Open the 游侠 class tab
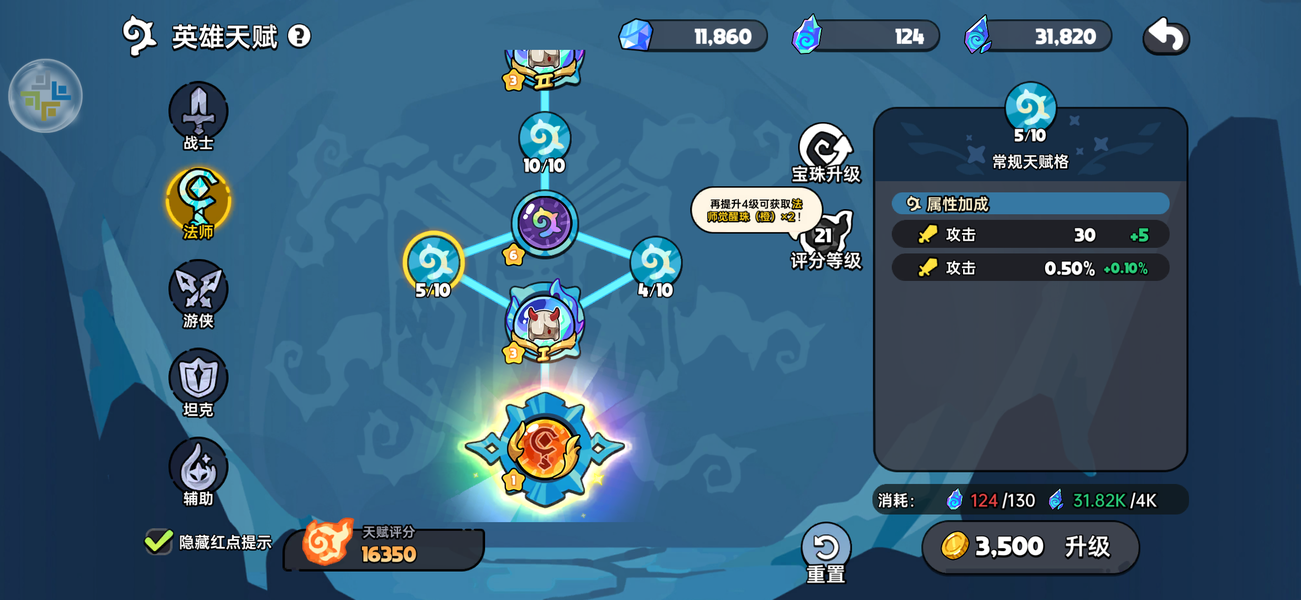This screenshot has height=600, width=1301. coord(198,289)
